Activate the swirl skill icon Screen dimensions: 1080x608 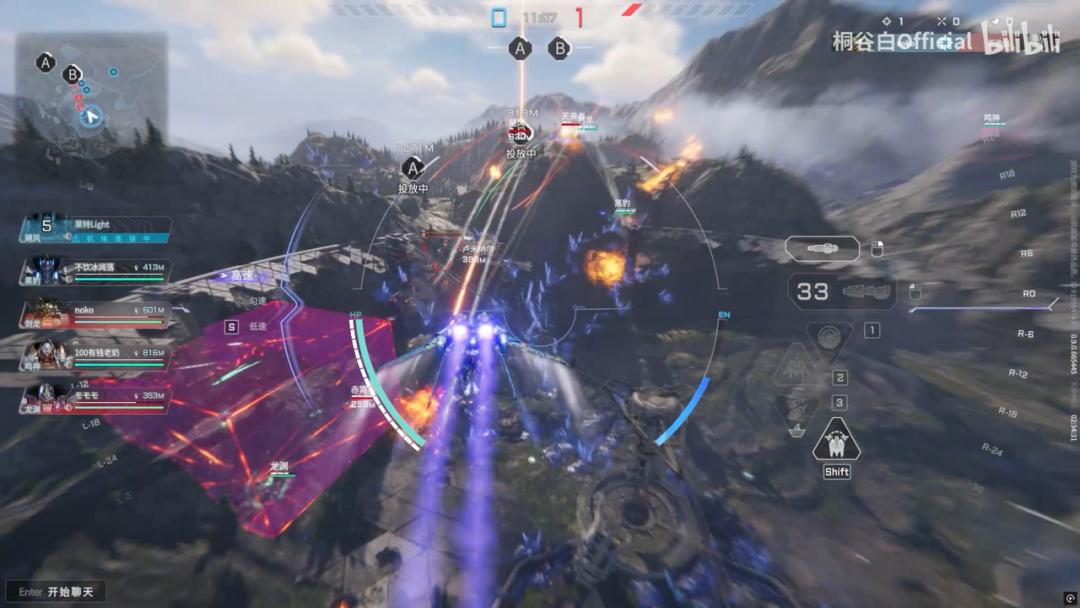point(829,337)
